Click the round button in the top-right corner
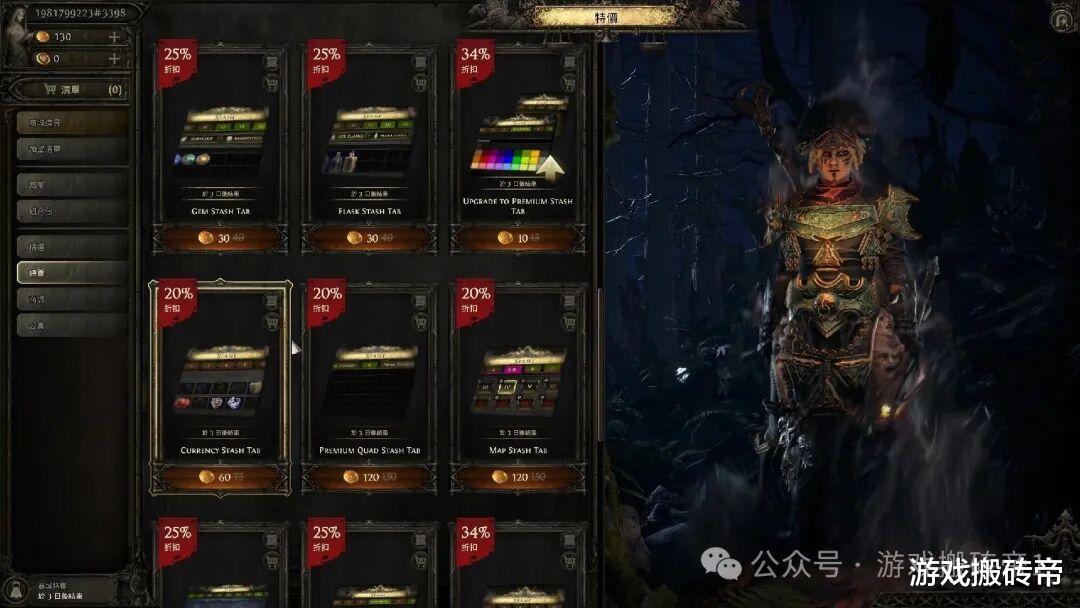This screenshot has height=608, width=1080. tap(1061, 19)
